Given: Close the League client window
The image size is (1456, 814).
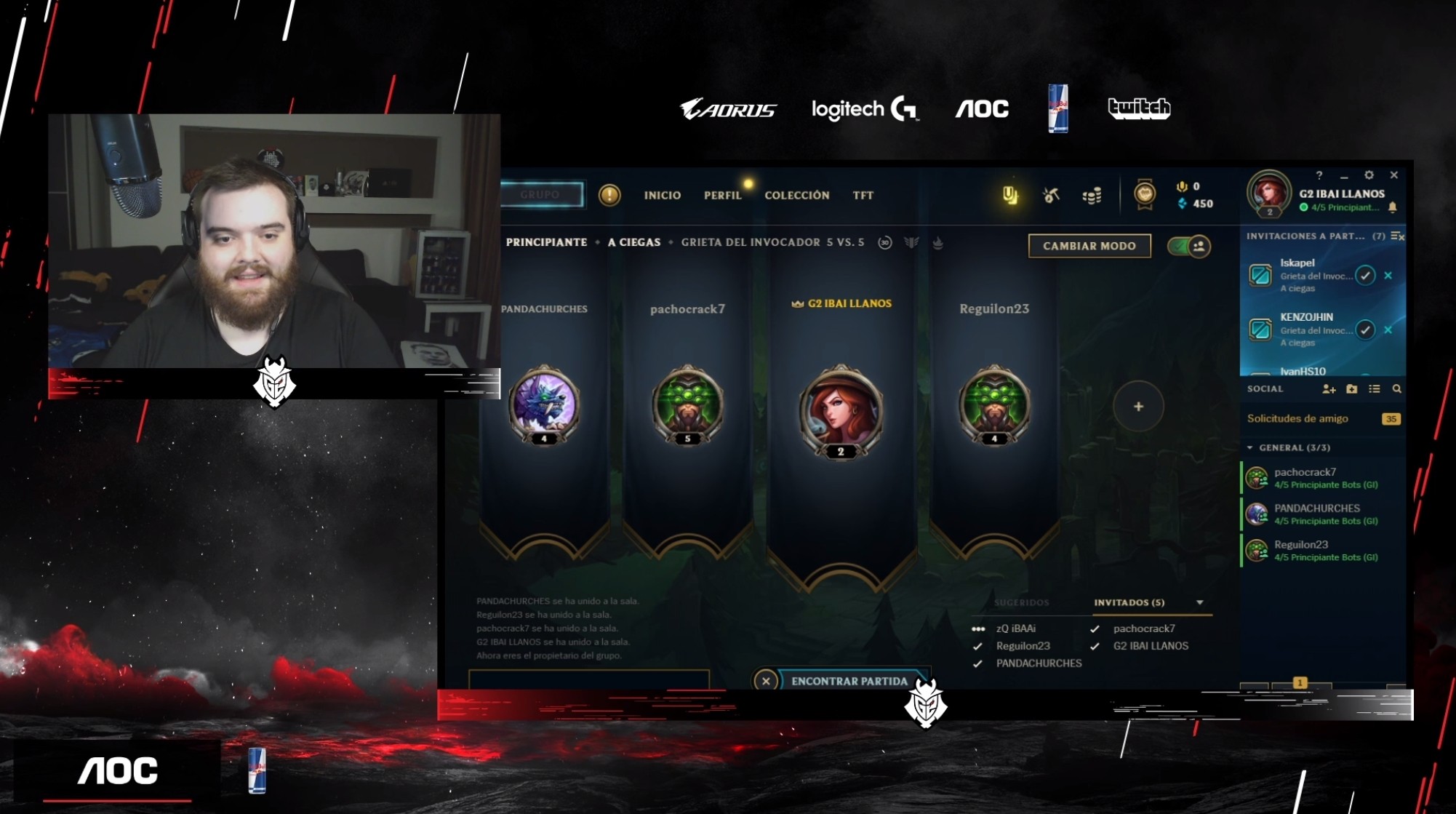Looking at the screenshot, I should pyautogui.click(x=1393, y=175).
